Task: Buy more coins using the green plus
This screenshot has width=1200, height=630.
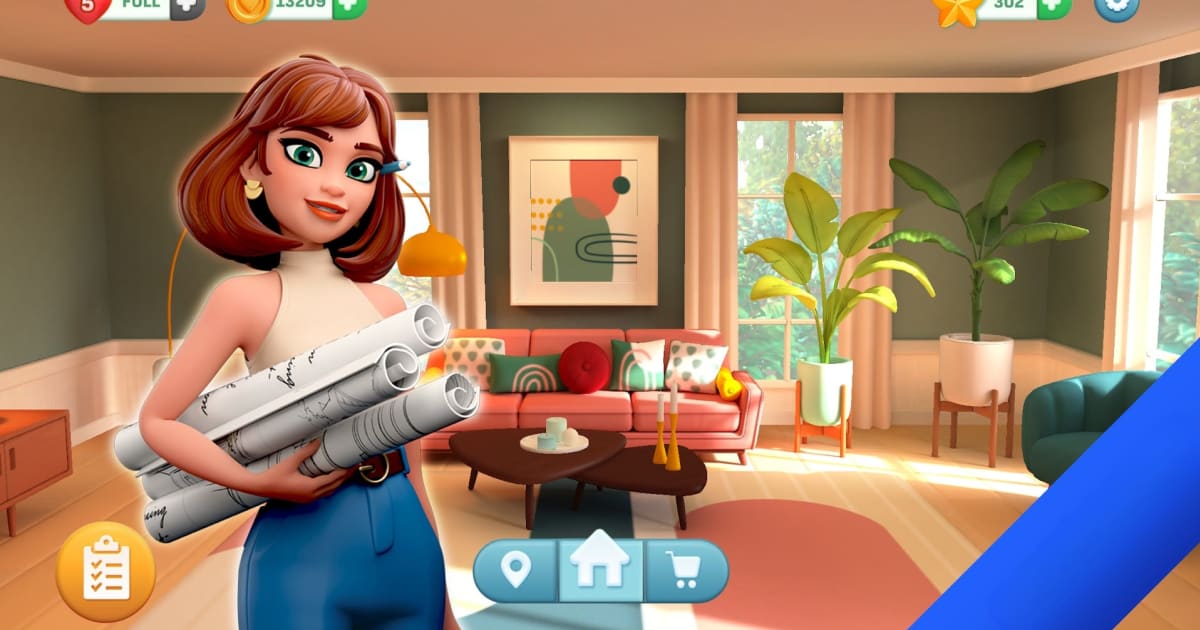Action: coord(349,6)
